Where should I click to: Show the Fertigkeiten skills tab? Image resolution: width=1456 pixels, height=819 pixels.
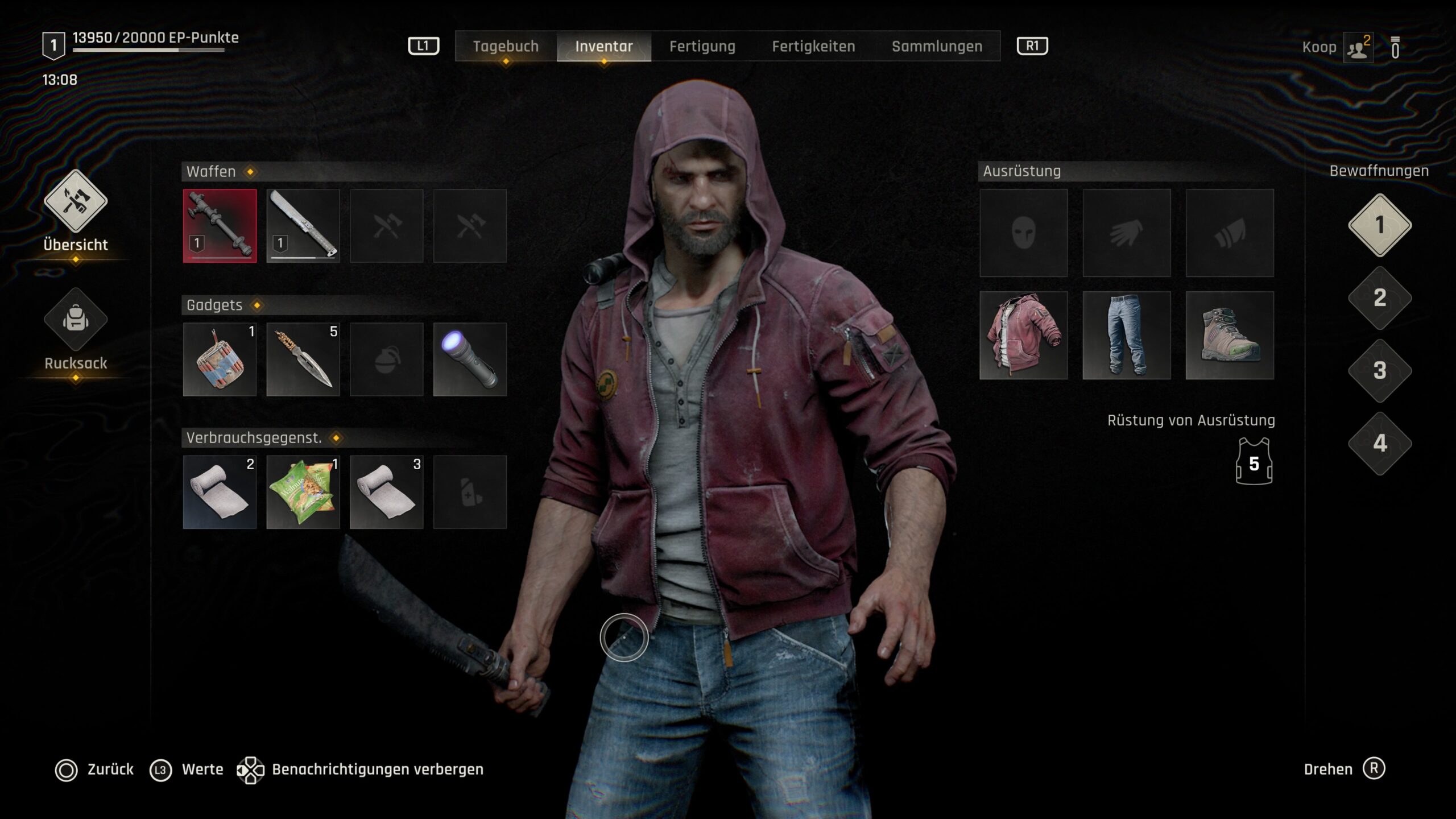pyautogui.click(x=813, y=47)
